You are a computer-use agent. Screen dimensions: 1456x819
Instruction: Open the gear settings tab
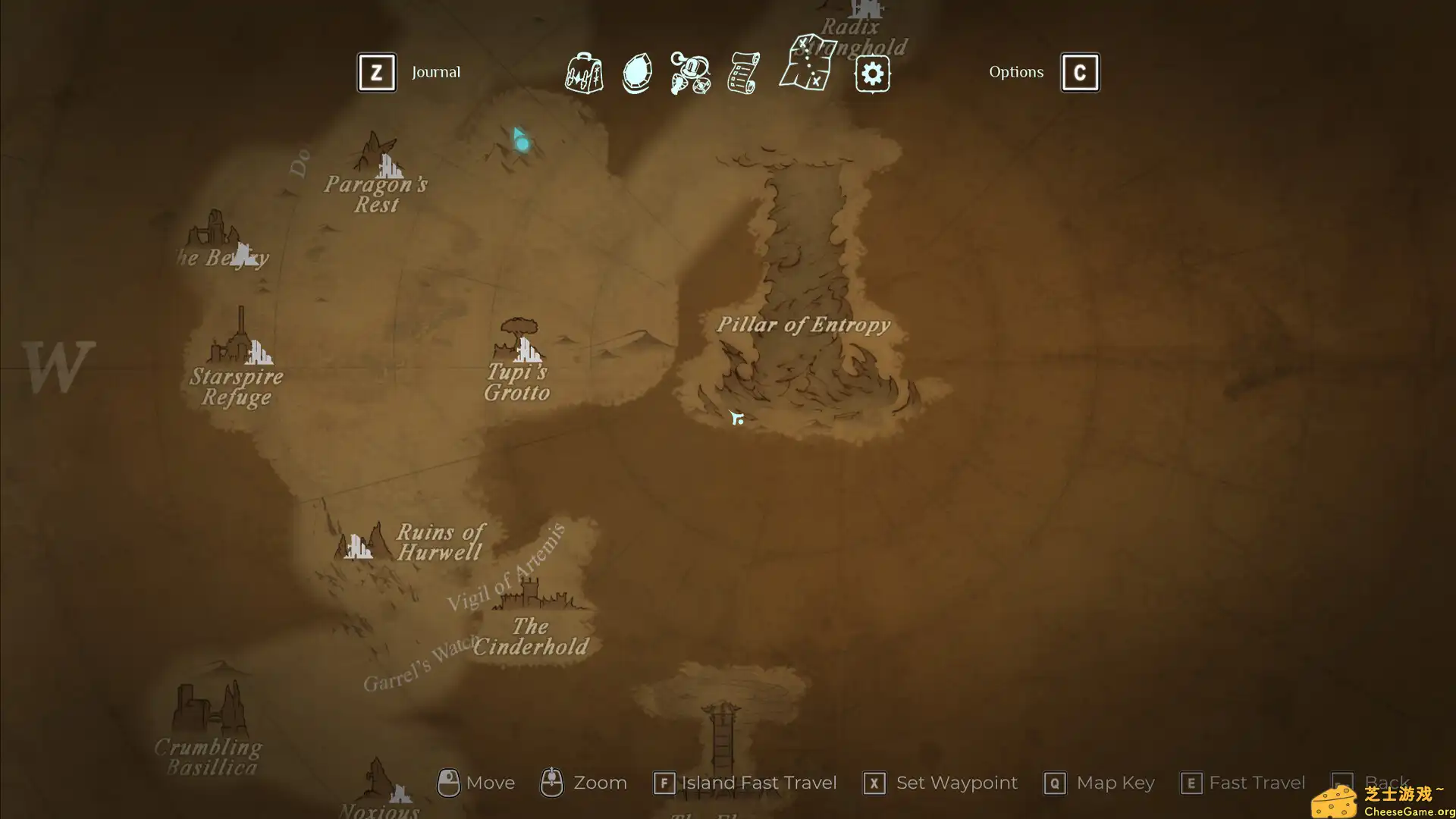click(872, 74)
